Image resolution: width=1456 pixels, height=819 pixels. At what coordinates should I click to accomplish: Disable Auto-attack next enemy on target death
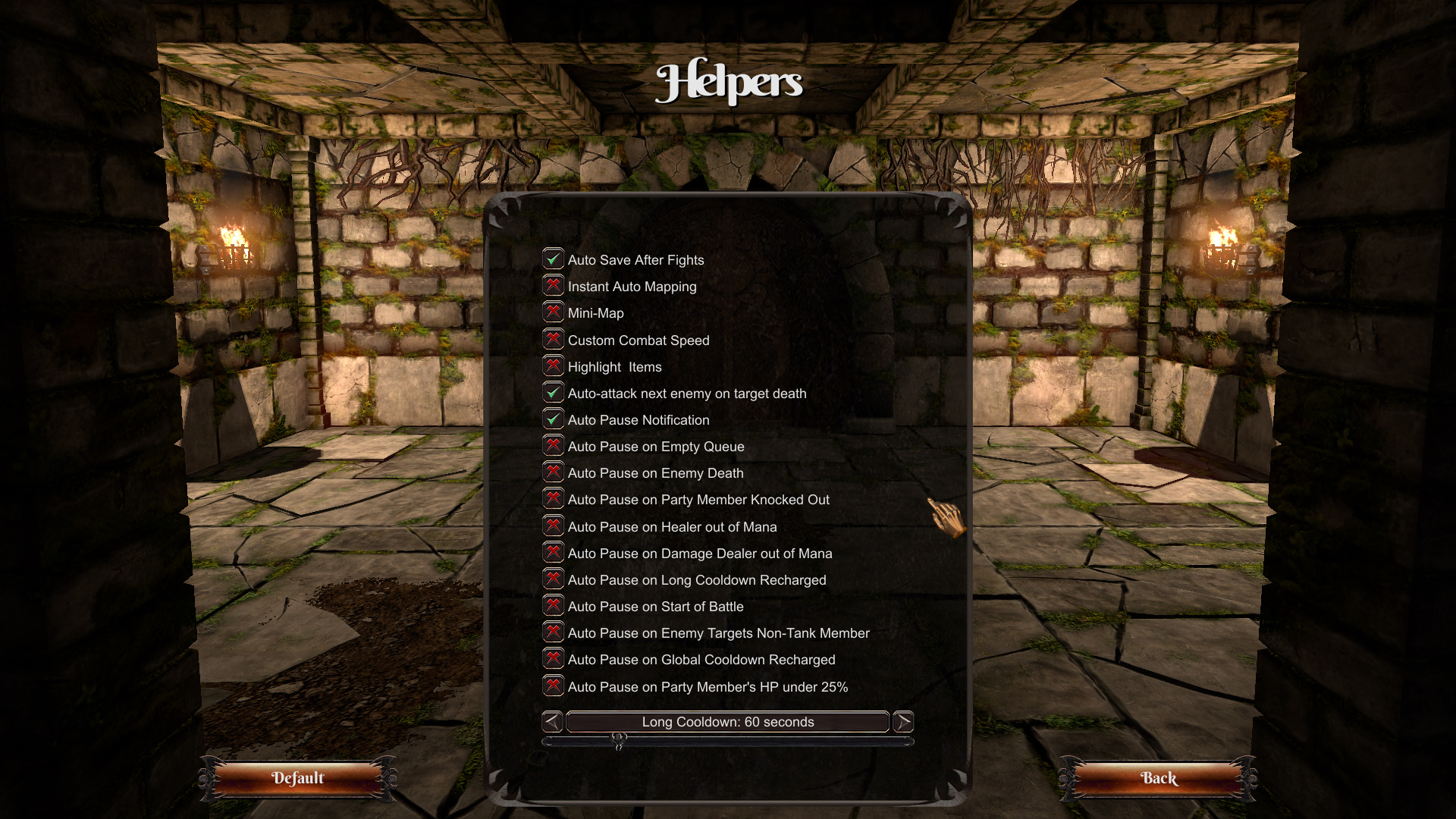click(554, 393)
